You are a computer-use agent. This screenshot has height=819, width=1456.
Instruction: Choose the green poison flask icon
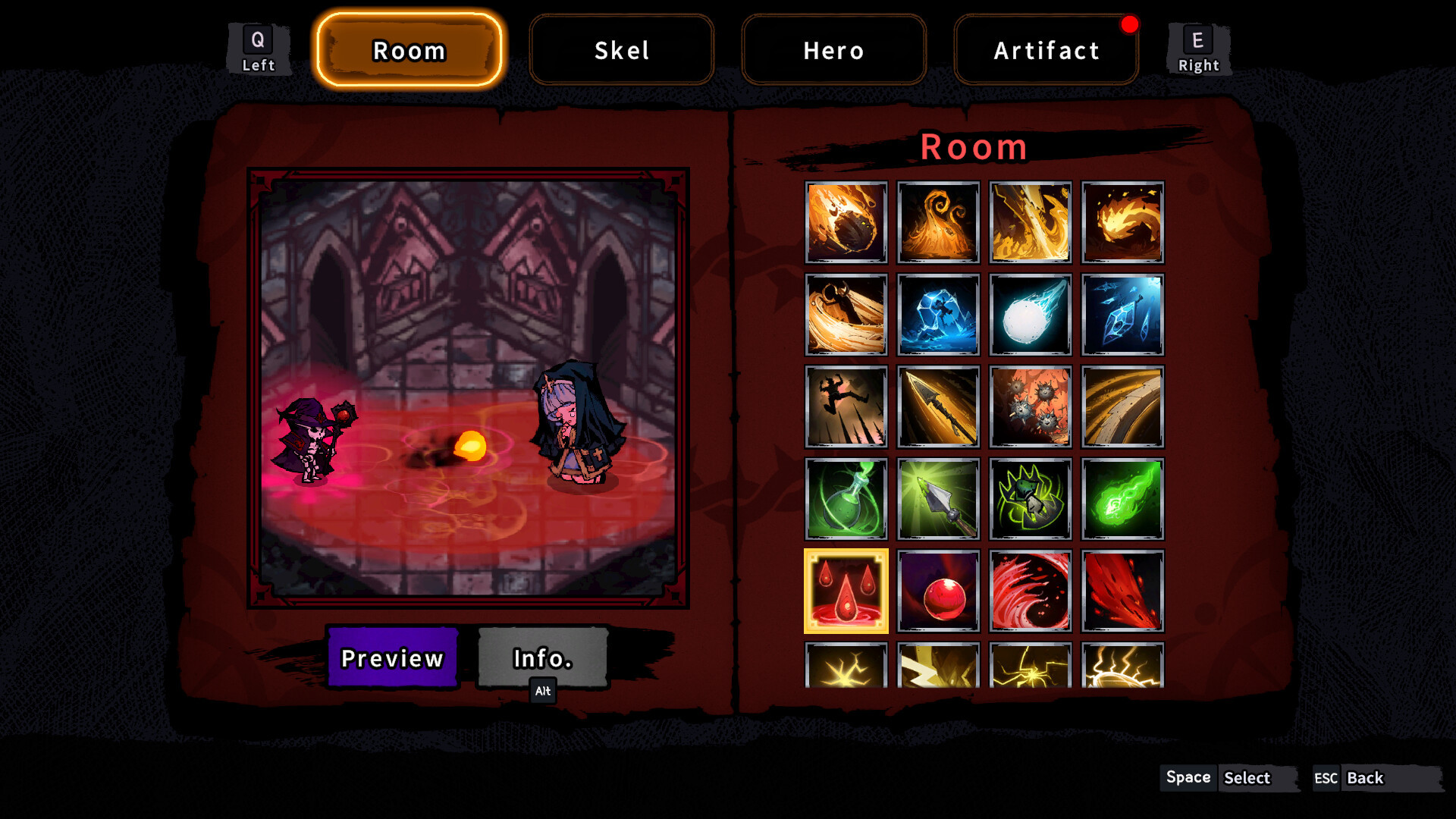pyautogui.click(x=846, y=499)
